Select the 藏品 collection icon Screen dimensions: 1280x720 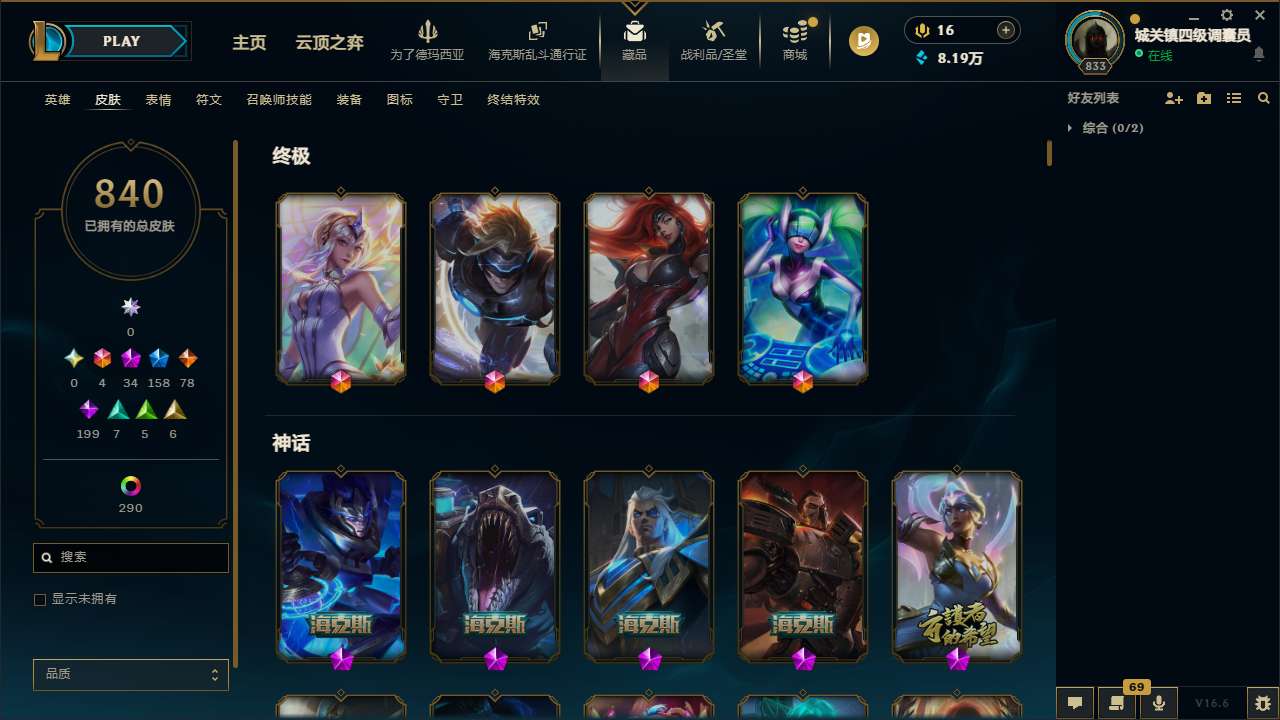[634, 33]
